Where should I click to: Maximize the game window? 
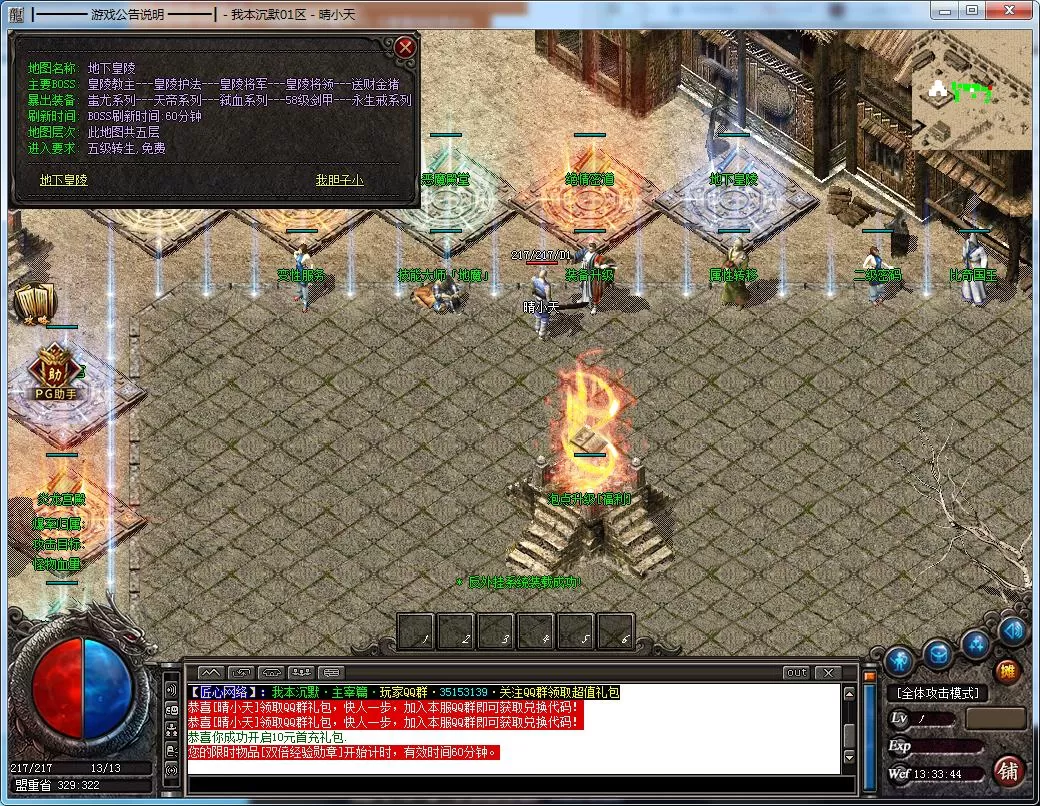click(971, 11)
